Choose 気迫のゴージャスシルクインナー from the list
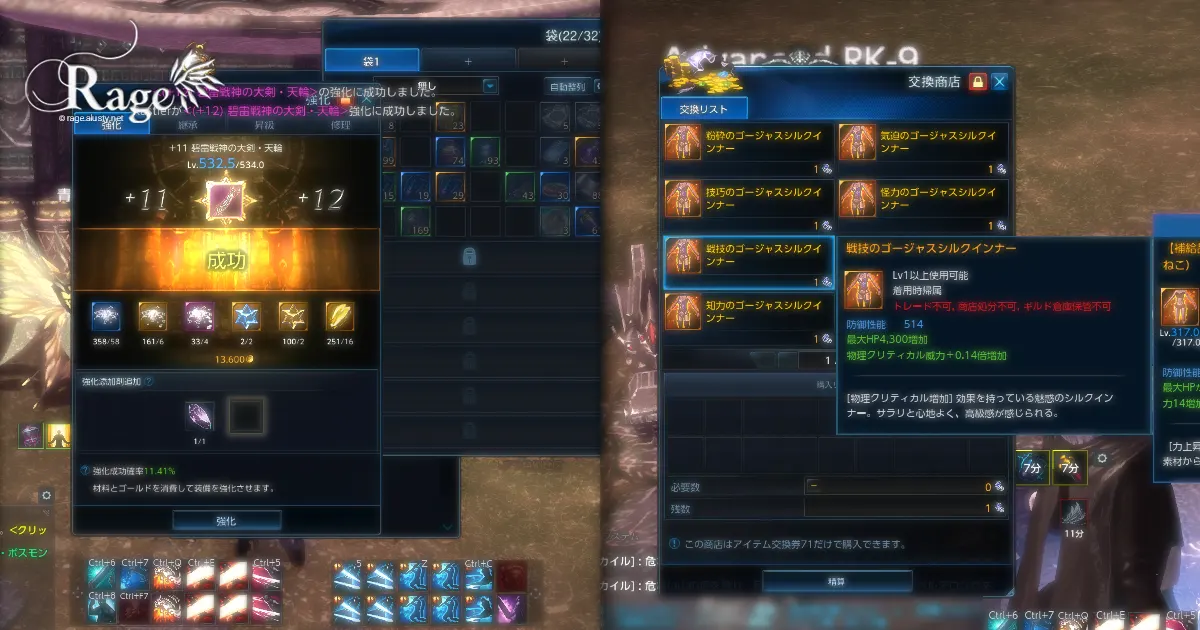1200x630 pixels. [x=923, y=149]
